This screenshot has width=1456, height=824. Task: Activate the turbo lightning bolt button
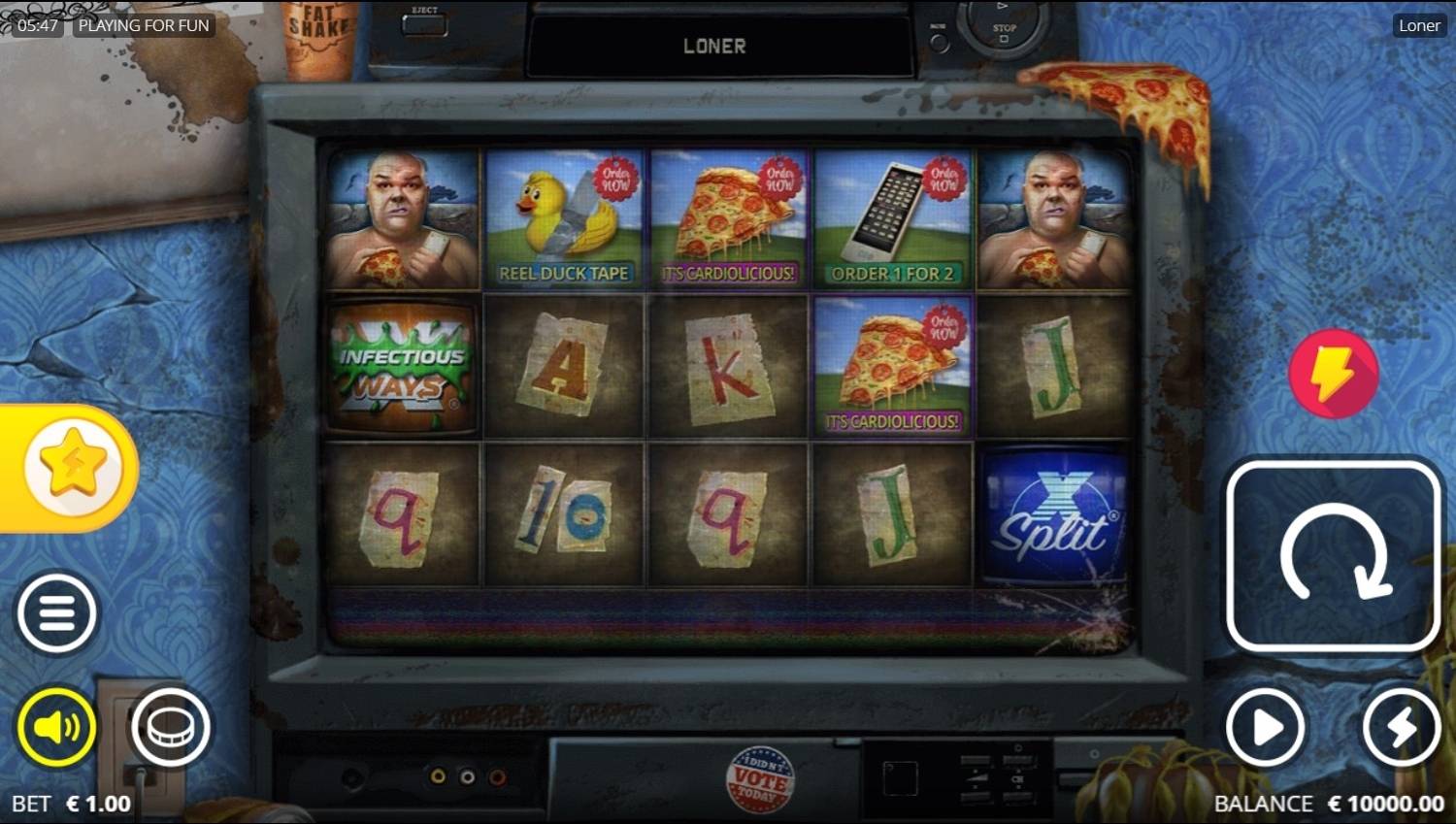pos(1401,727)
